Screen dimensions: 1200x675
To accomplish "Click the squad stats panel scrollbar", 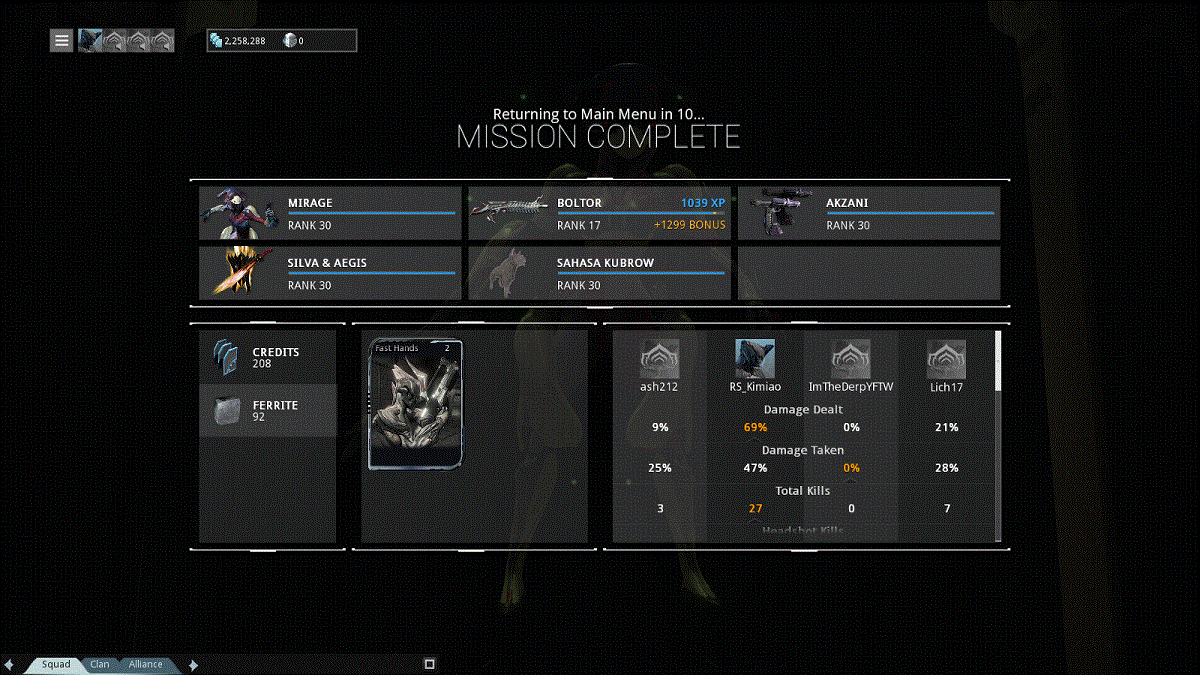I will pyautogui.click(x=997, y=362).
